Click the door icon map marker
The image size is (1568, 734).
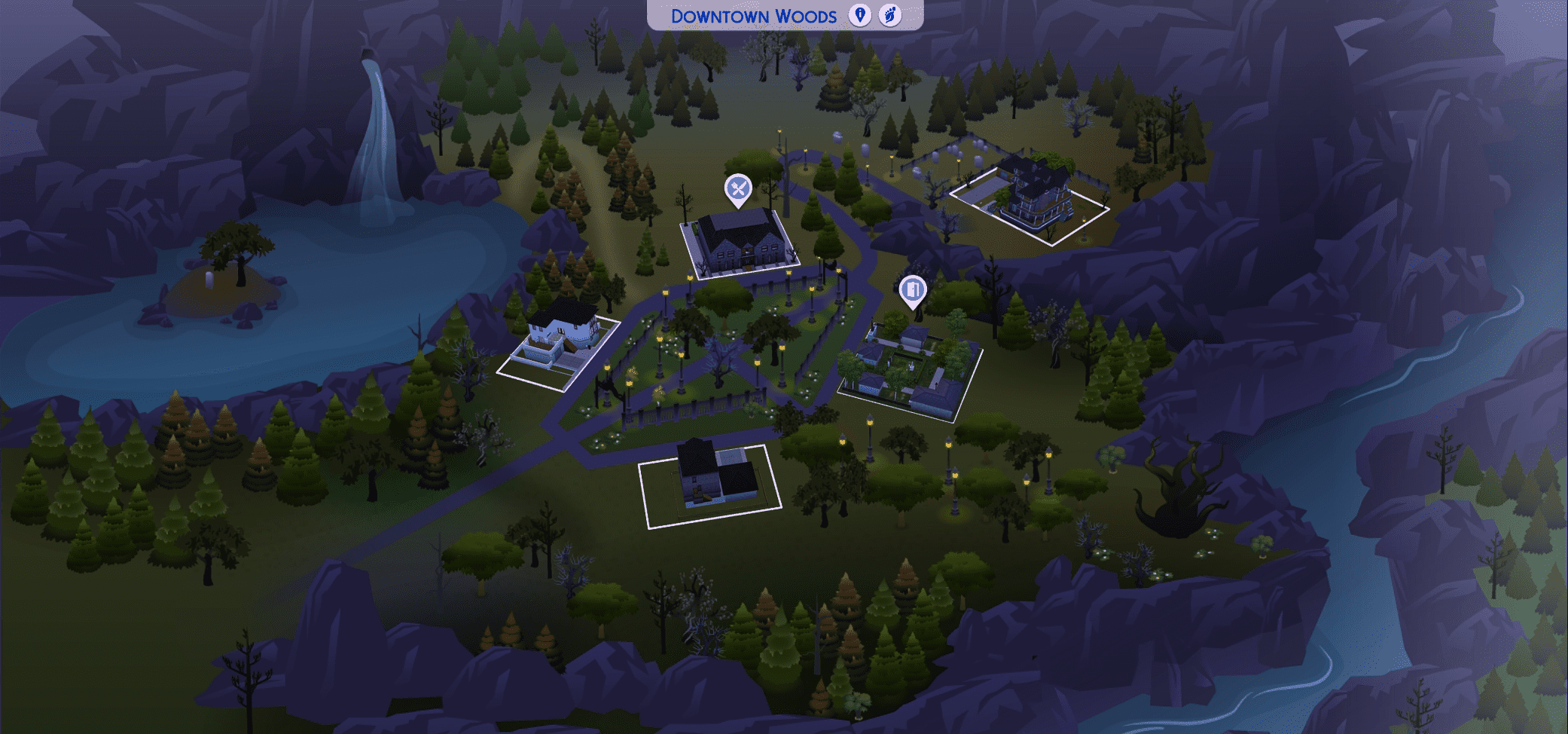click(913, 290)
